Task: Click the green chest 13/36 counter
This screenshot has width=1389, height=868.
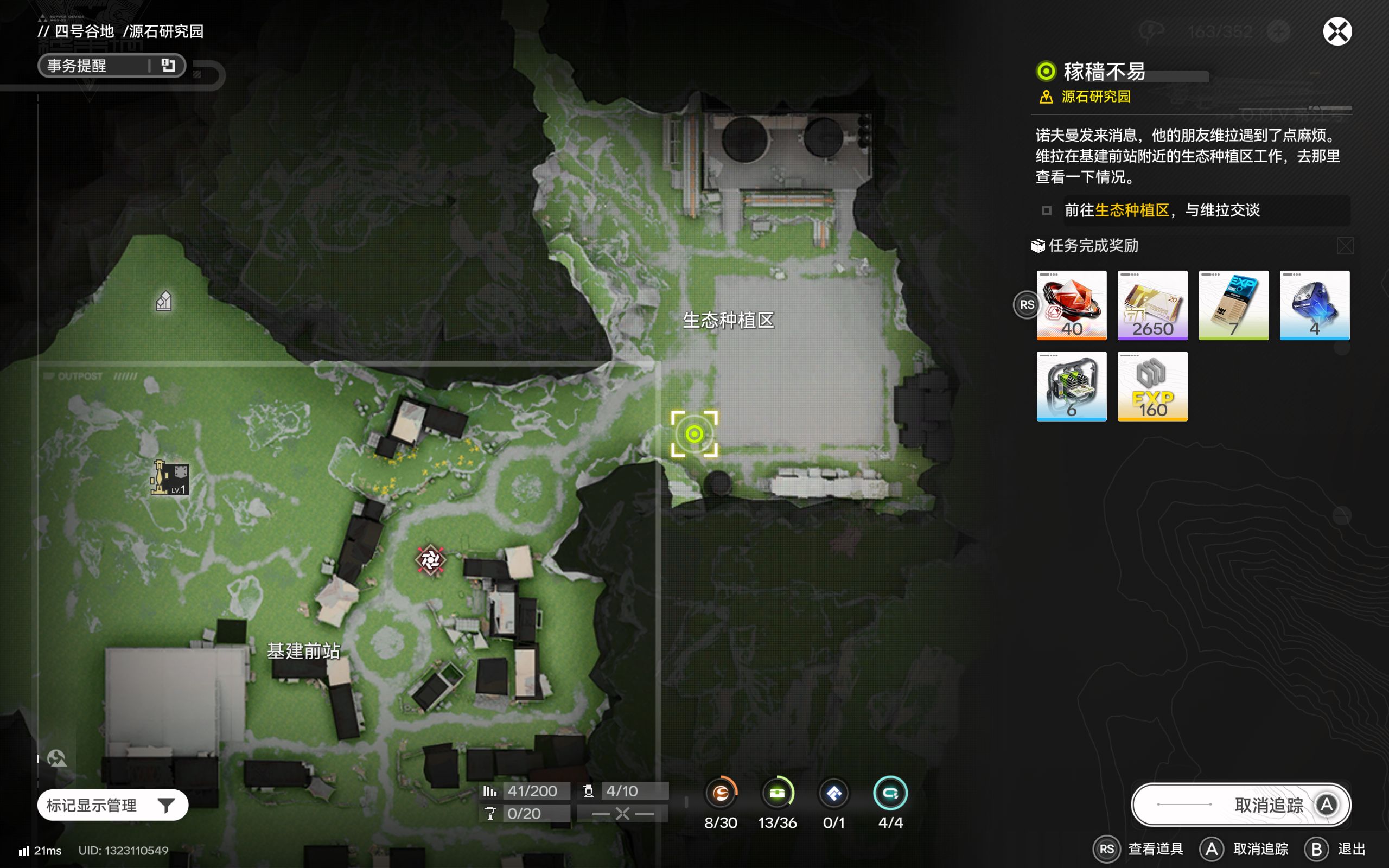Action: click(777, 793)
